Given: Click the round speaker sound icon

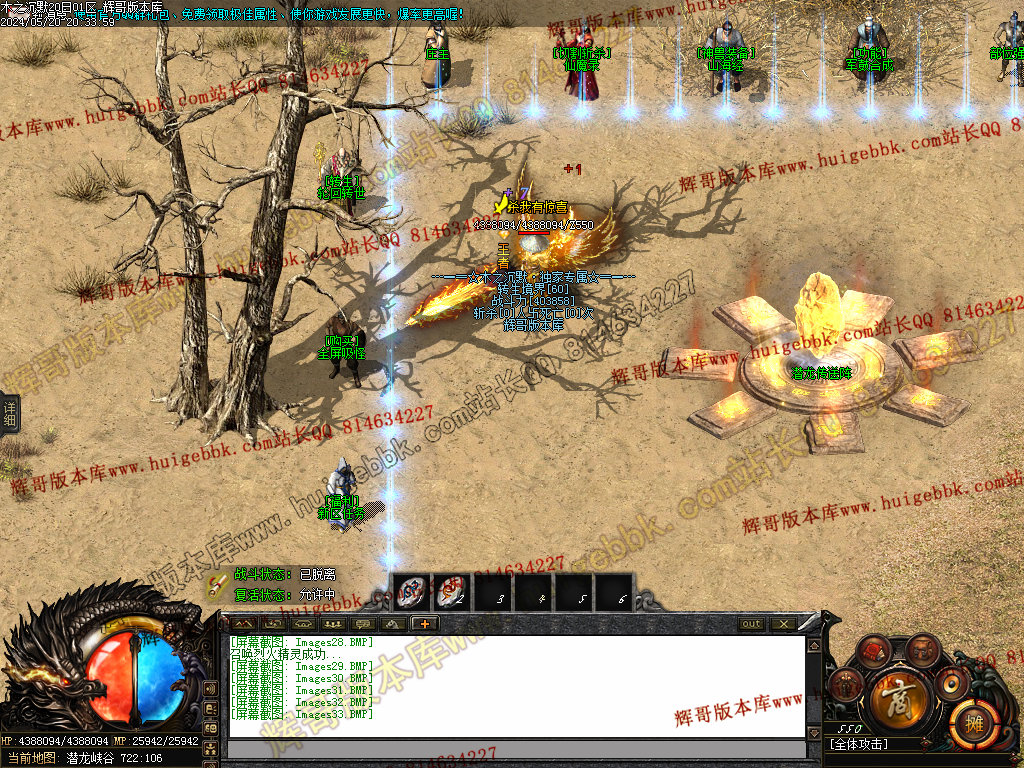Looking at the screenshot, I should 950,684.
